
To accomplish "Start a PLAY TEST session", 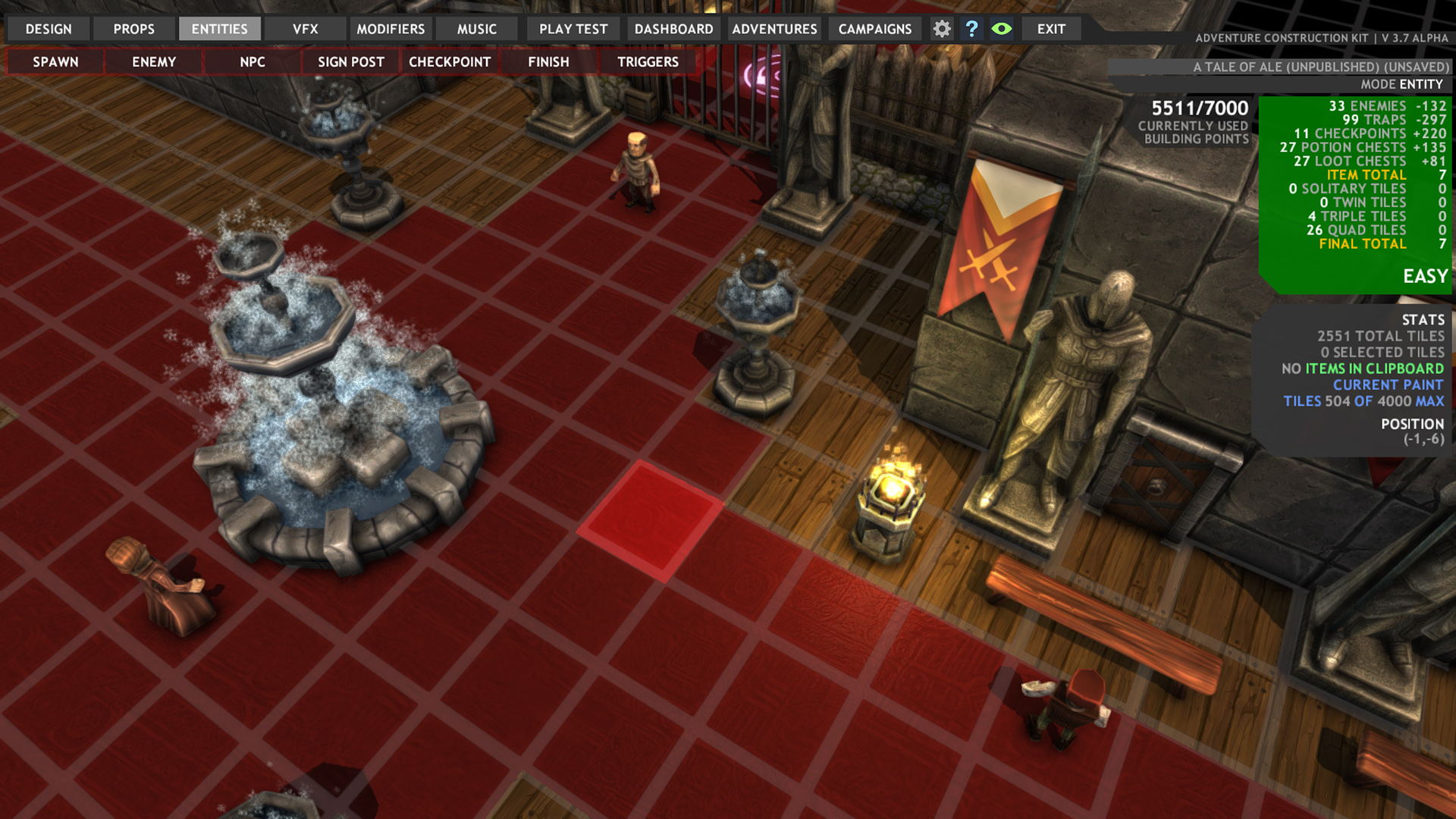I will (573, 29).
